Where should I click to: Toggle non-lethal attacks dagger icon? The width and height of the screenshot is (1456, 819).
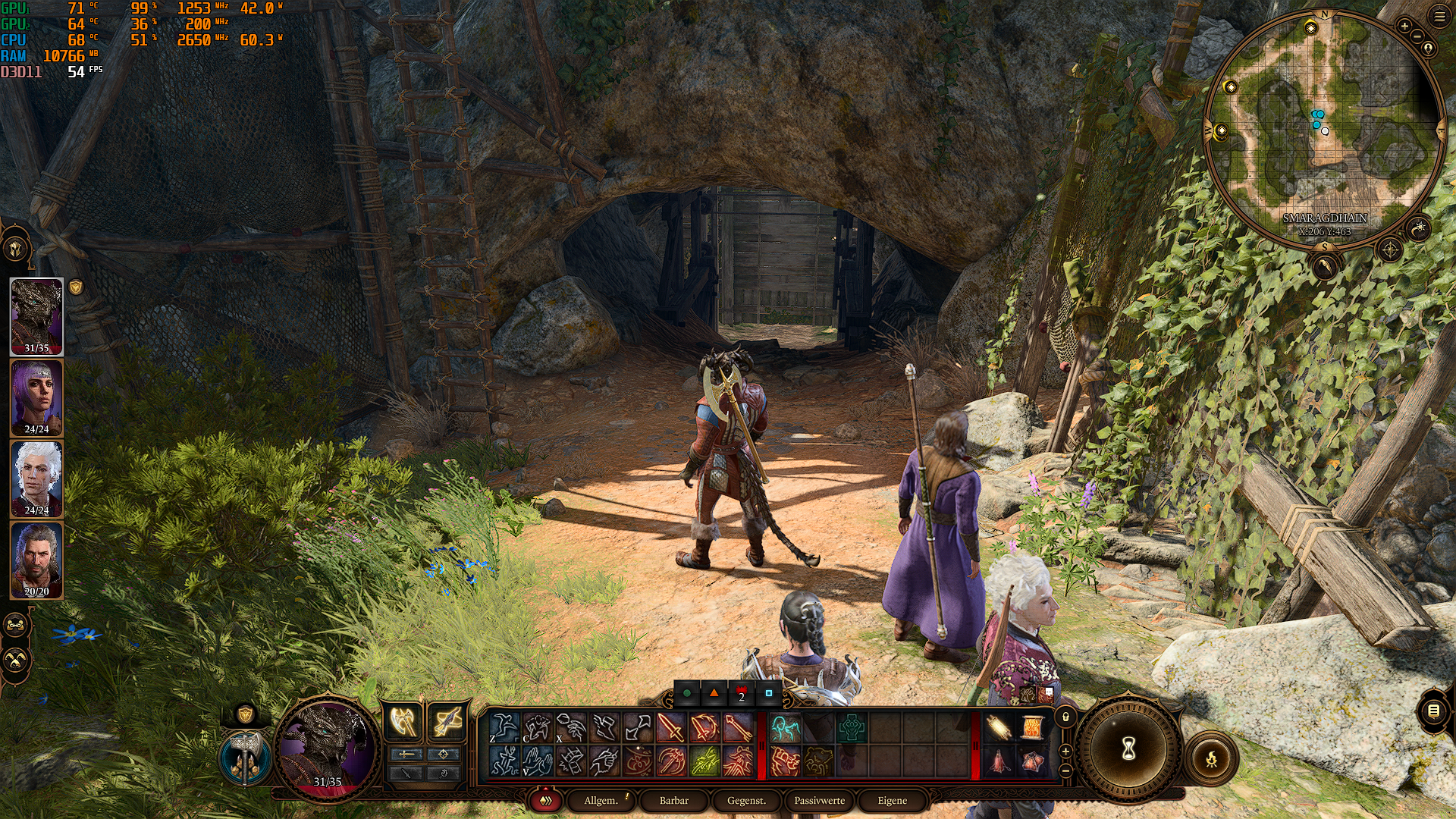point(406,775)
